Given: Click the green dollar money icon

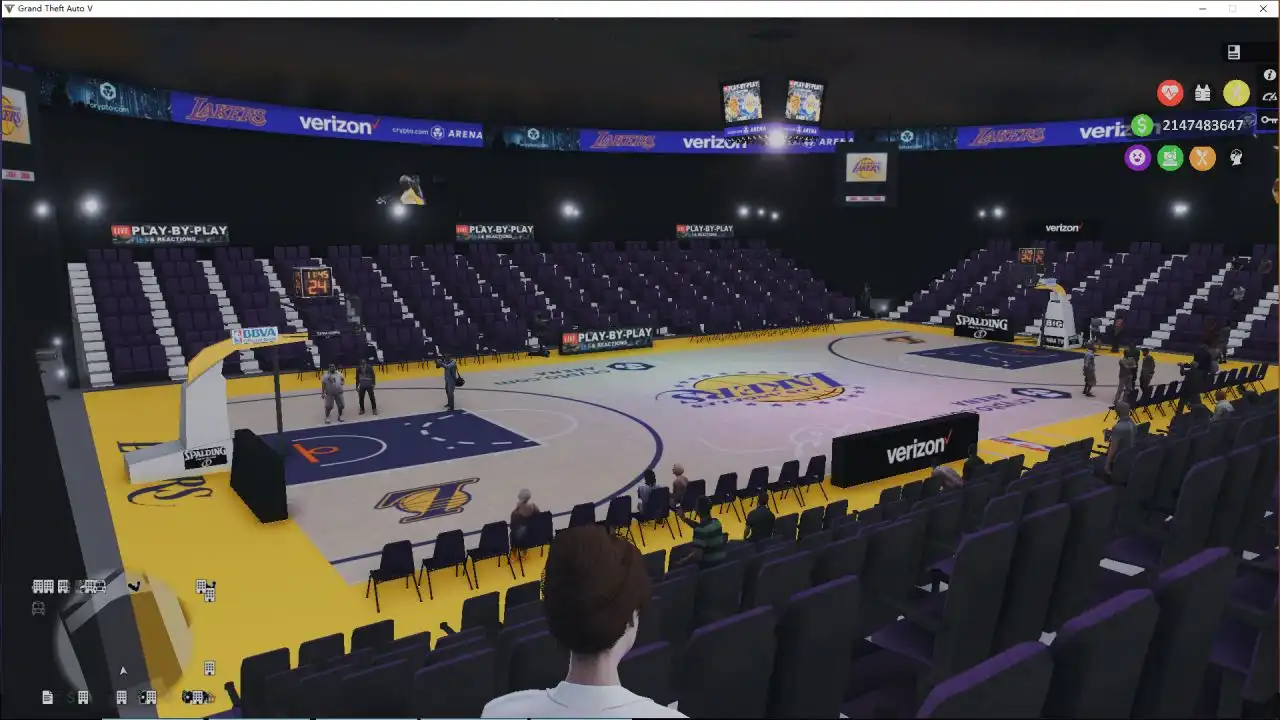Looking at the screenshot, I should (1142, 125).
